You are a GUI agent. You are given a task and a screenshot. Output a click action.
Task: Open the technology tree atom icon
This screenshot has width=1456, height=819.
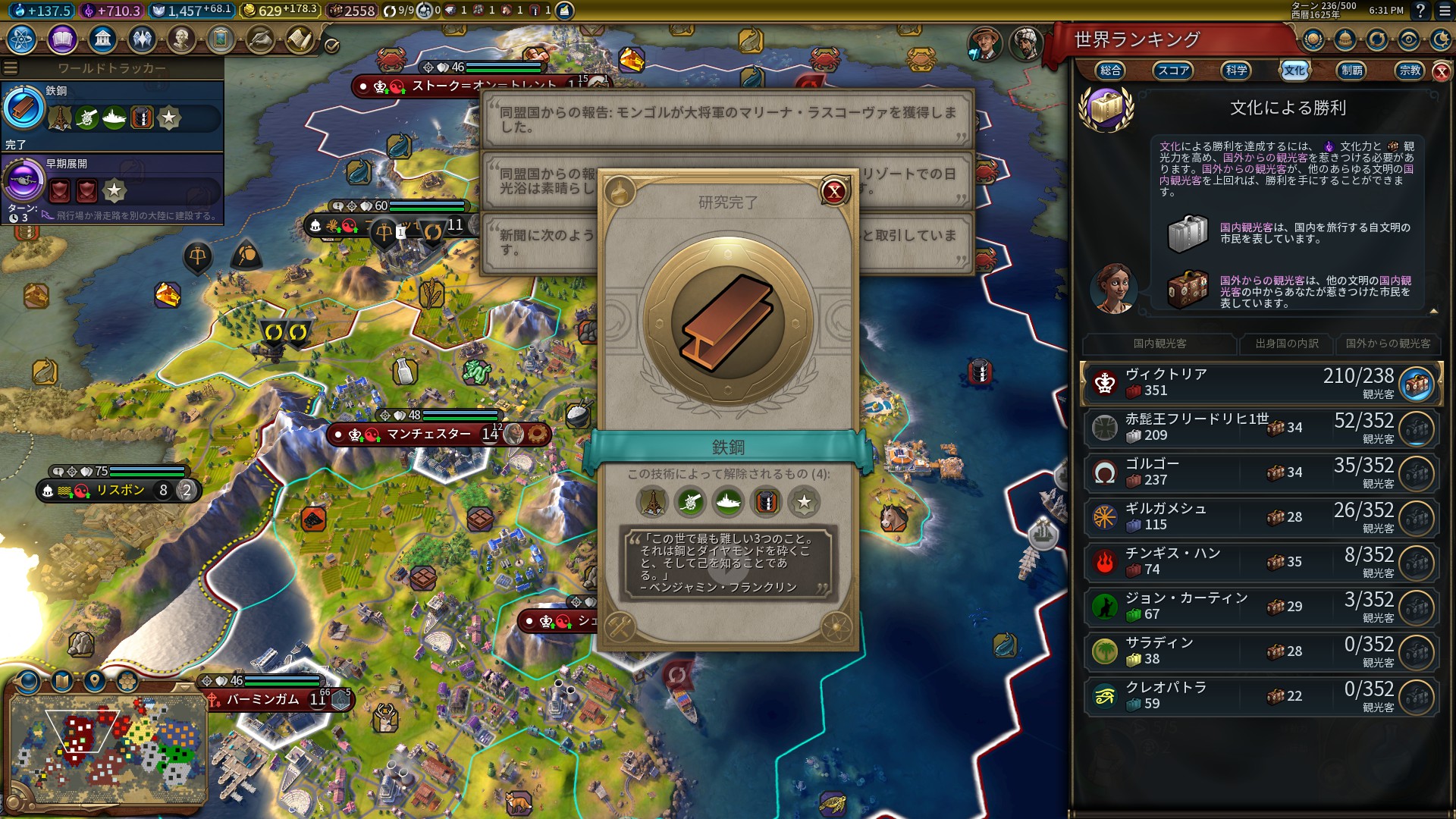coord(22,39)
